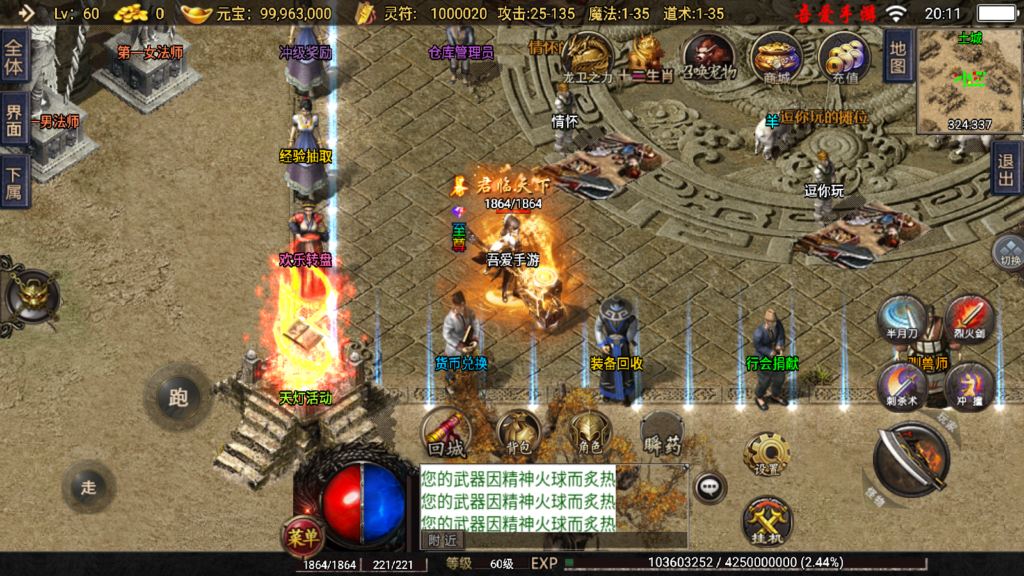The width and height of the screenshot is (1024, 576).
Task: Use the 刺杀术 skill
Action: pyautogui.click(x=901, y=386)
